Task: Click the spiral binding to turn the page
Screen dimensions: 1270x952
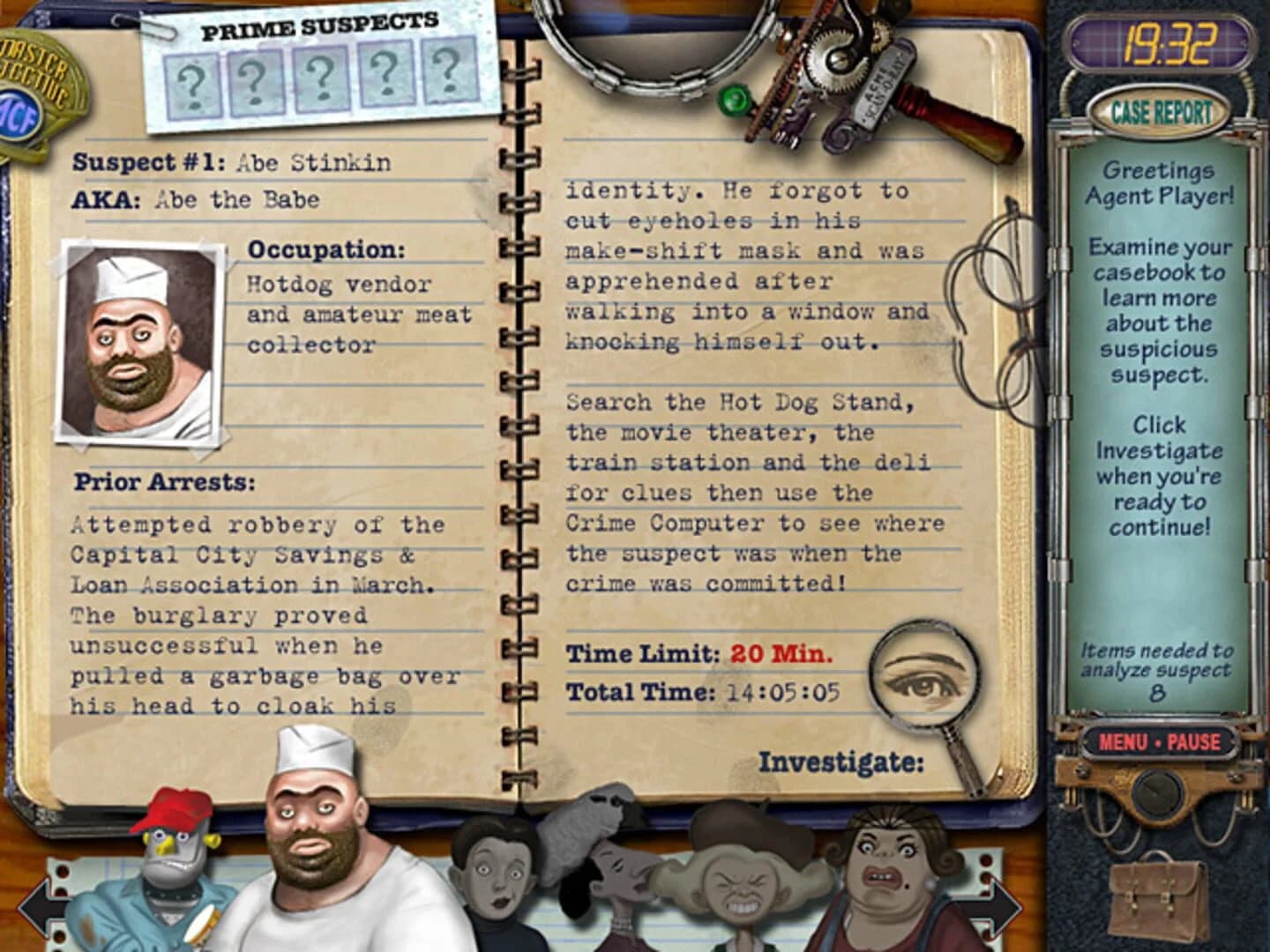Action: [x=519, y=441]
